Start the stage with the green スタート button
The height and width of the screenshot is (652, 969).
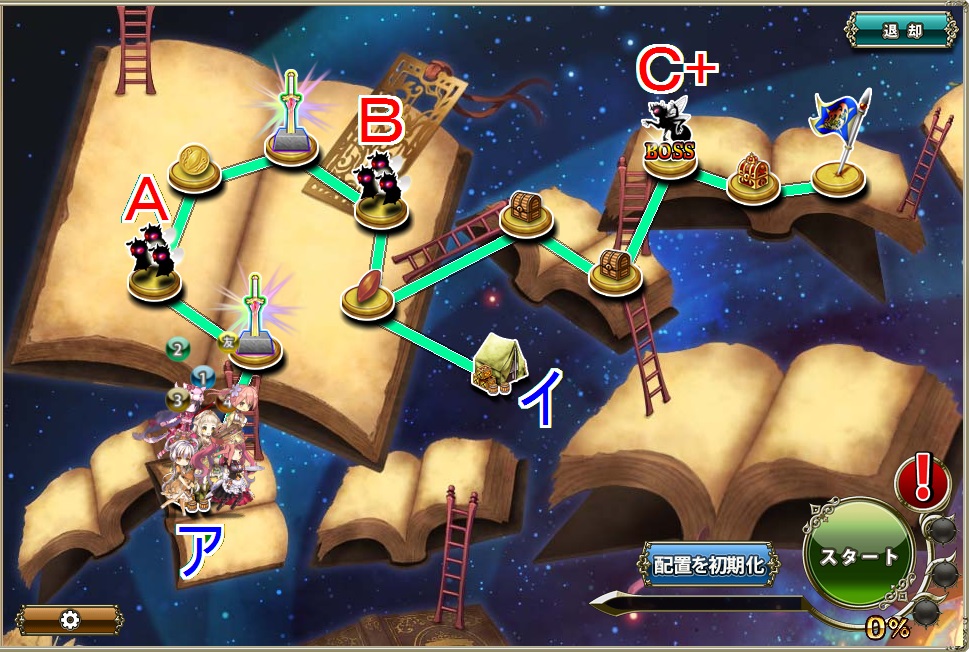pyautogui.click(x=860, y=556)
